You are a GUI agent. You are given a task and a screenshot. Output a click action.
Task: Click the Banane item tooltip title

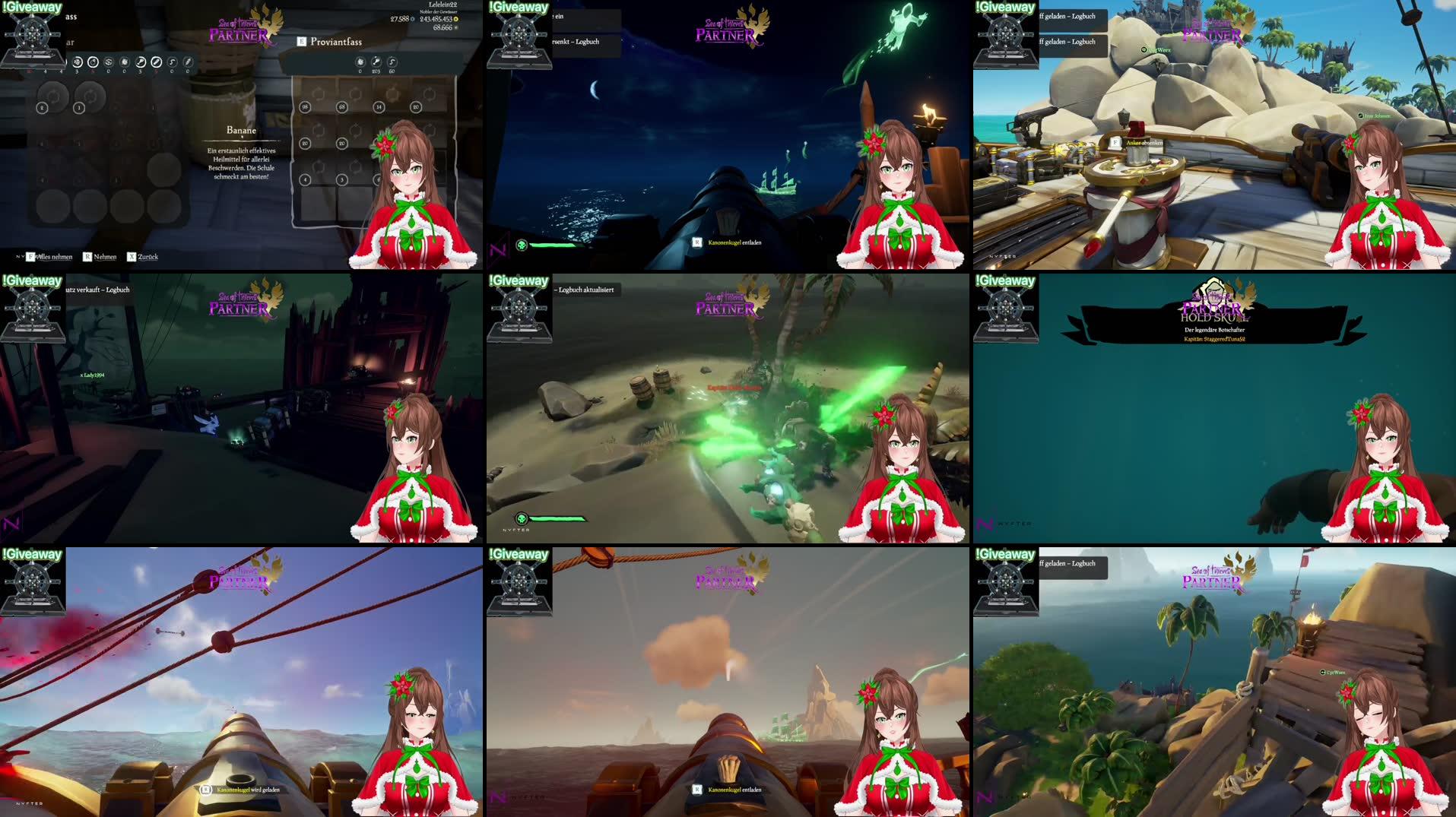pyautogui.click(x=241, y=131)
